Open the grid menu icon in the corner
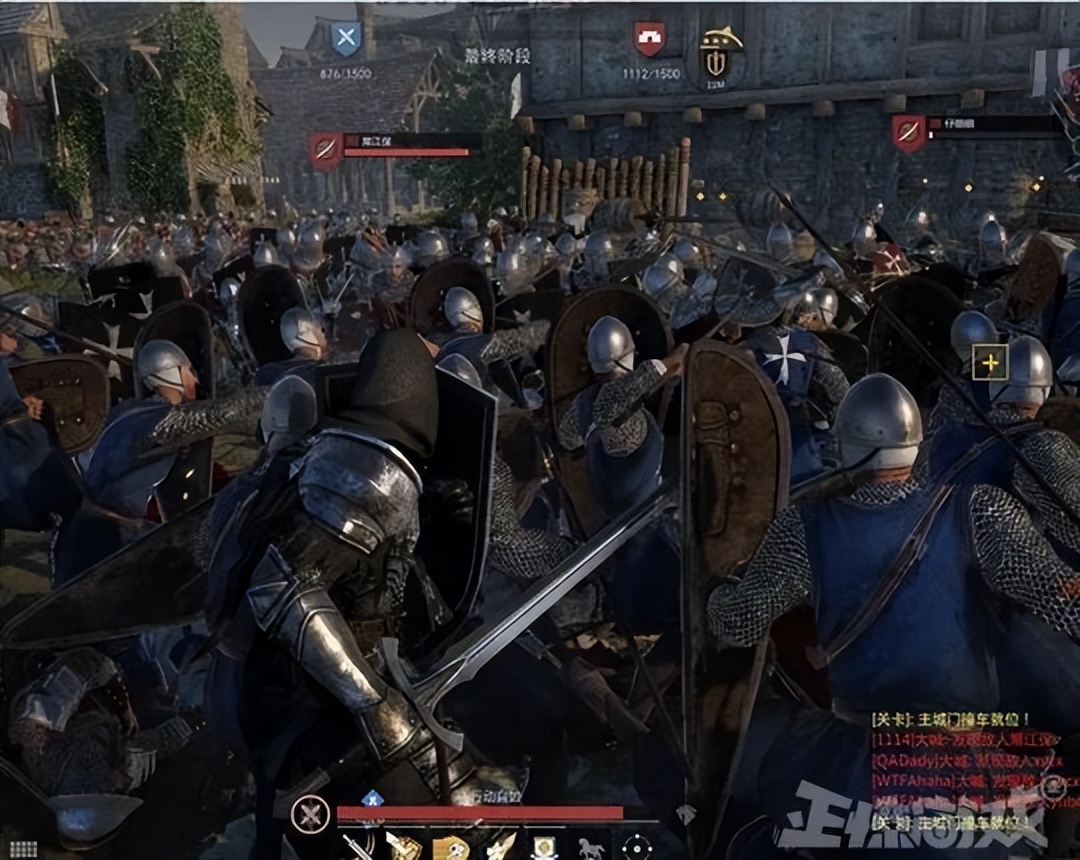This screenshot has height=860, width=1080. (23, 849)
